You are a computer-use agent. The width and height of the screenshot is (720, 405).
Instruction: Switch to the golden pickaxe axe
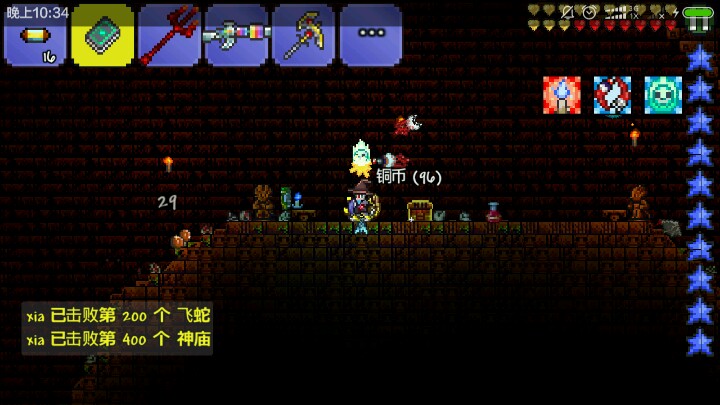pos(303,37)
